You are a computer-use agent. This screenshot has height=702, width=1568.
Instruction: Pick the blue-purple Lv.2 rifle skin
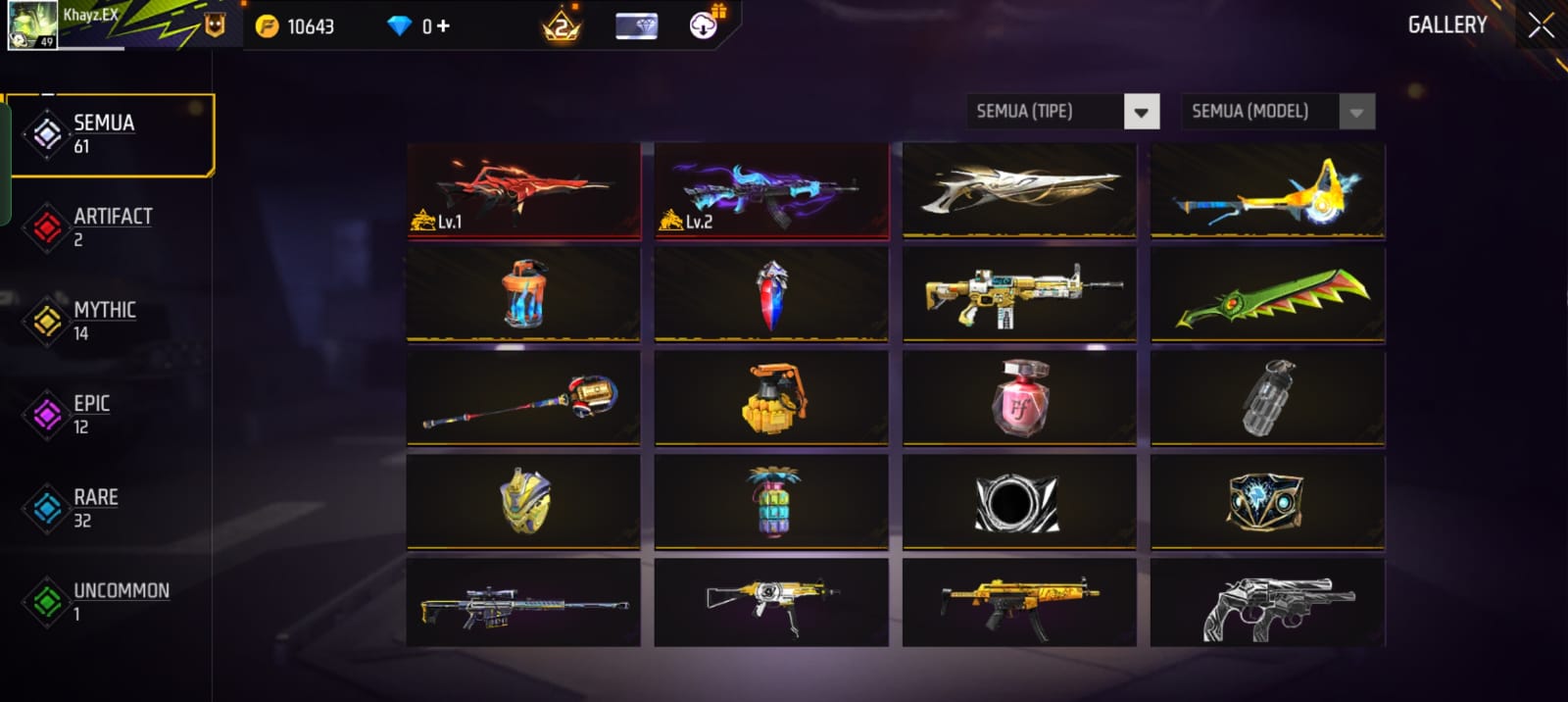tap(771, 190)
